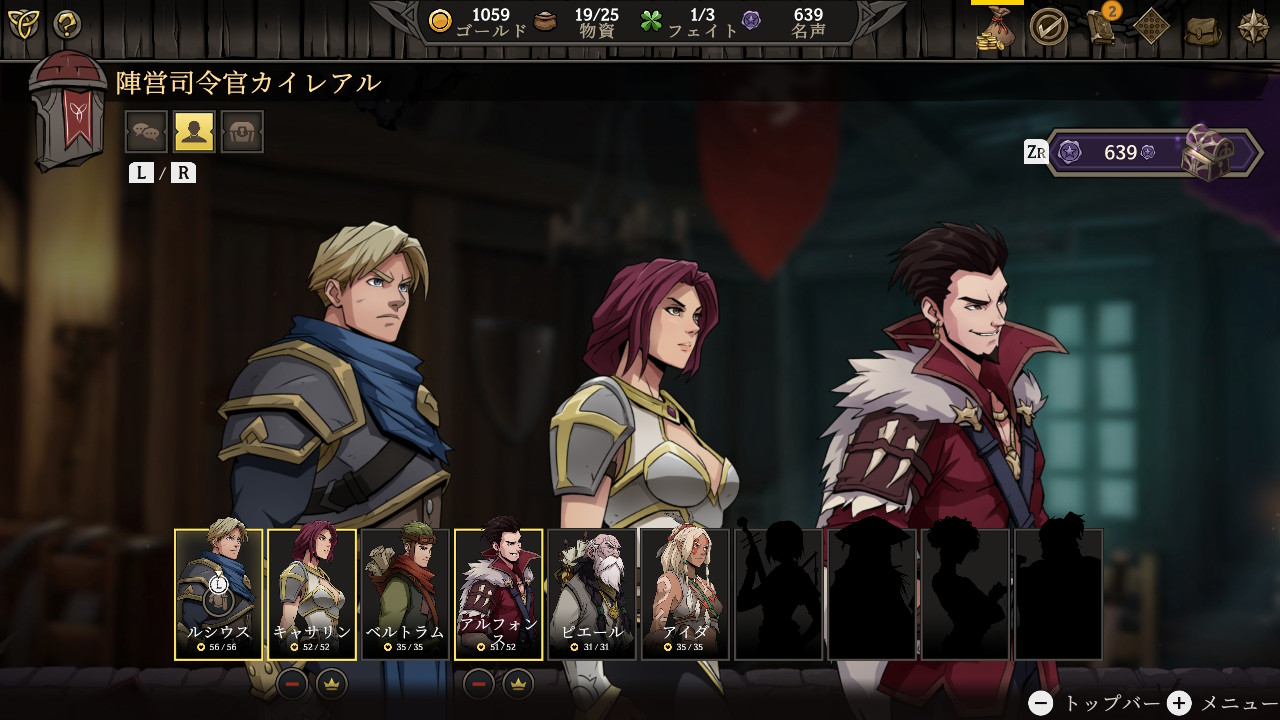Image resolution: width=1280 pixels, height=720 pixels.
Task: Show help via the question mark icon
Action: tap(67, 24)
